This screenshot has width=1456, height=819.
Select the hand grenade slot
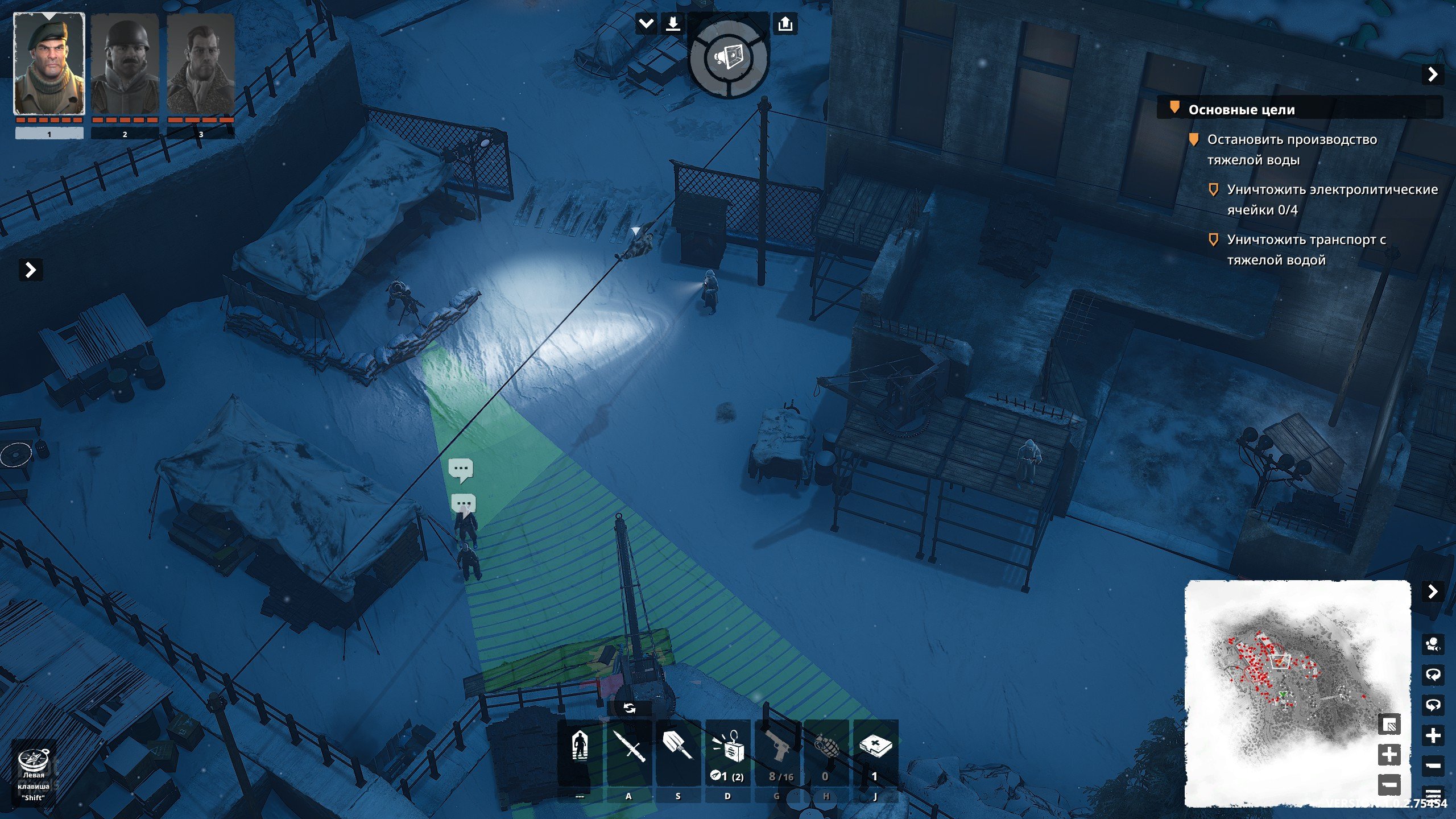pyautogui.click(x=826, y=746)
